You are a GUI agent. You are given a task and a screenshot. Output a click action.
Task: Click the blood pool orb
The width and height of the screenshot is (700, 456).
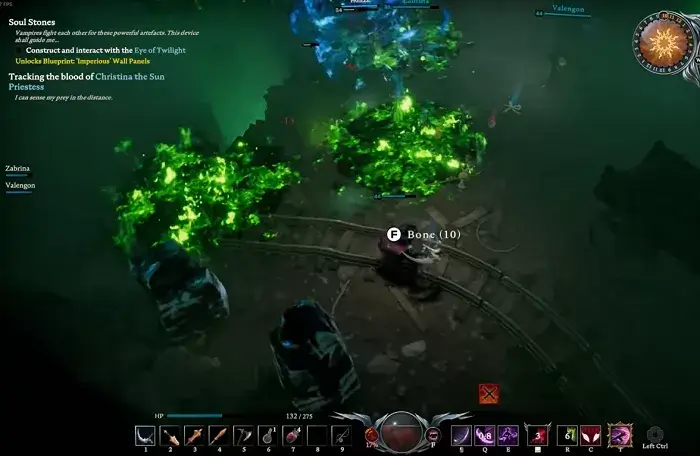coord(403,433)
